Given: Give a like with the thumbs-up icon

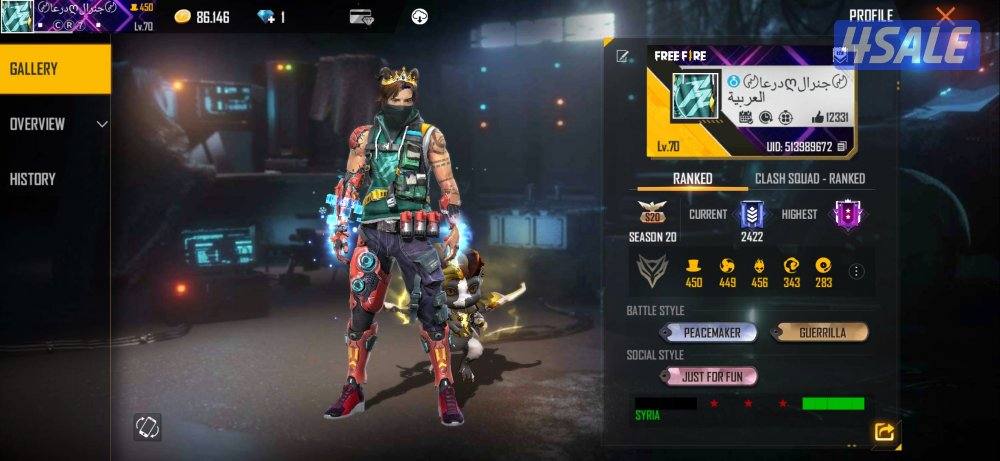Looking at the screenshot, I should click(x=817, y=118).
